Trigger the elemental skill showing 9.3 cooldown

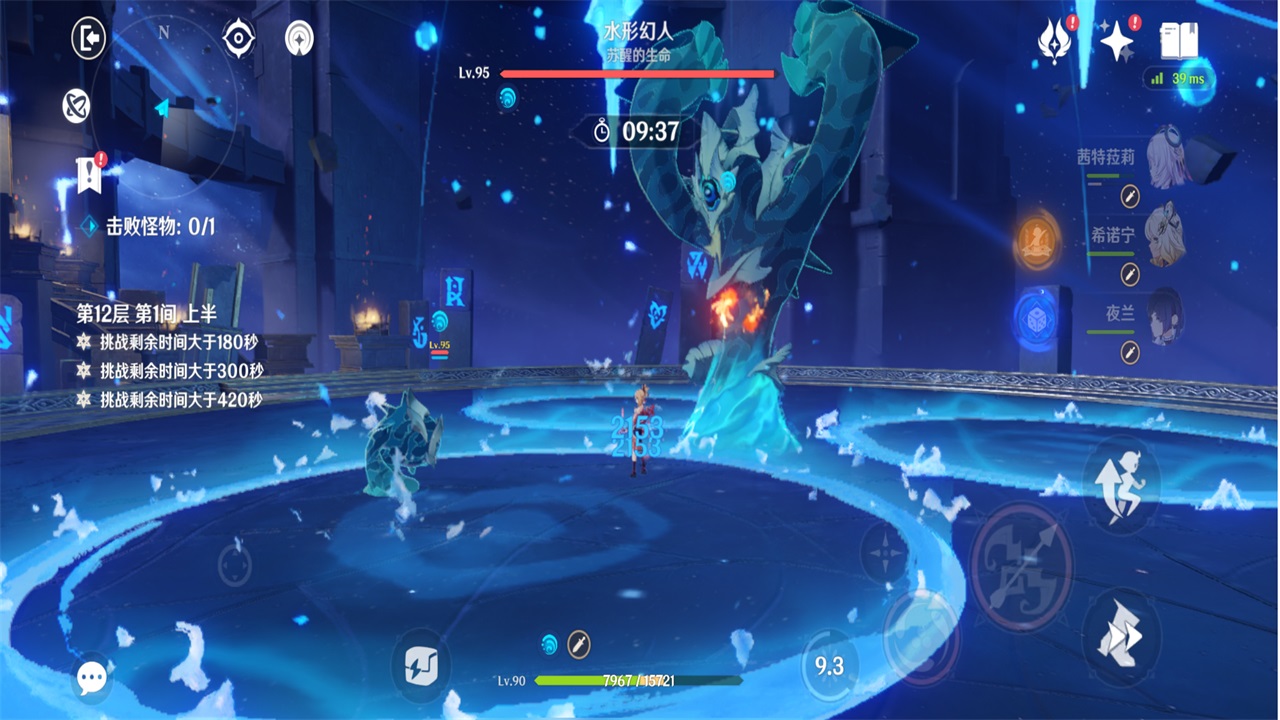coord(829,666)
